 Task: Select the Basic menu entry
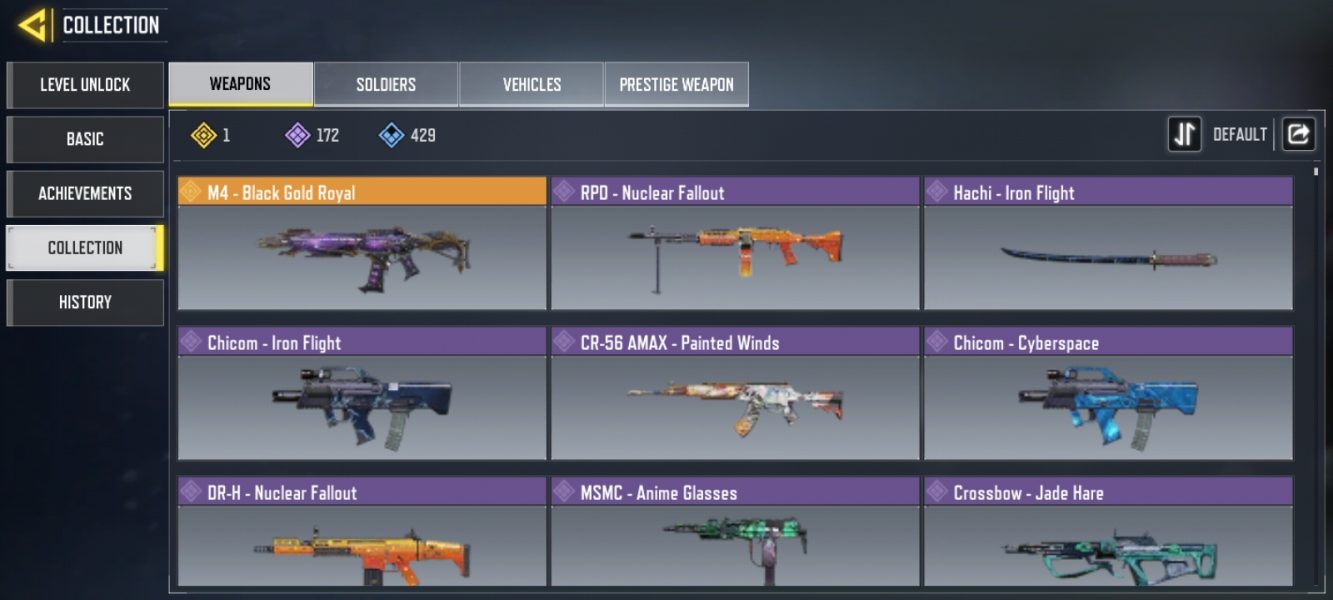[85, 139]
